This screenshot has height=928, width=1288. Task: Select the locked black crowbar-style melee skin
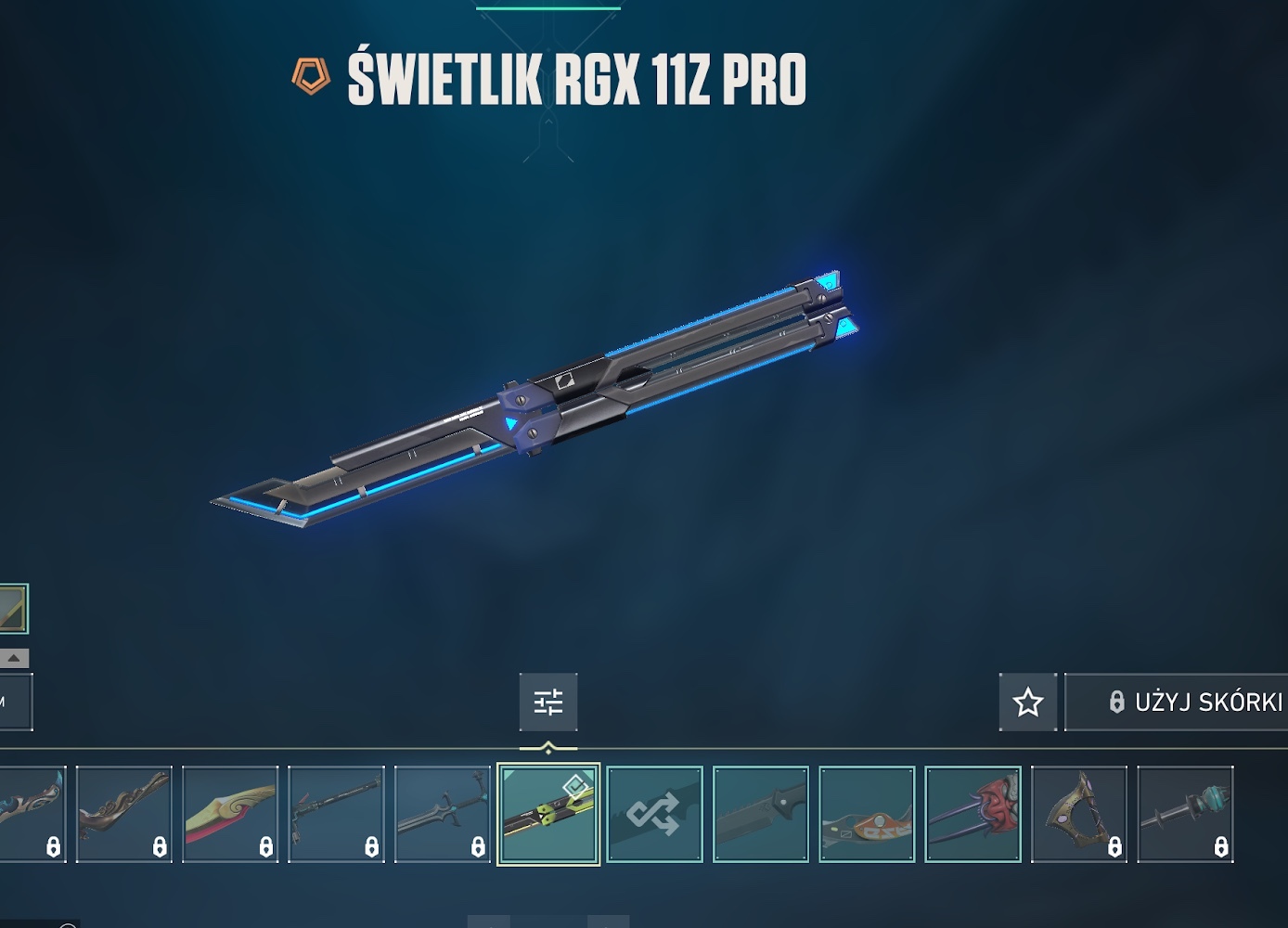[x=336, y=814]
